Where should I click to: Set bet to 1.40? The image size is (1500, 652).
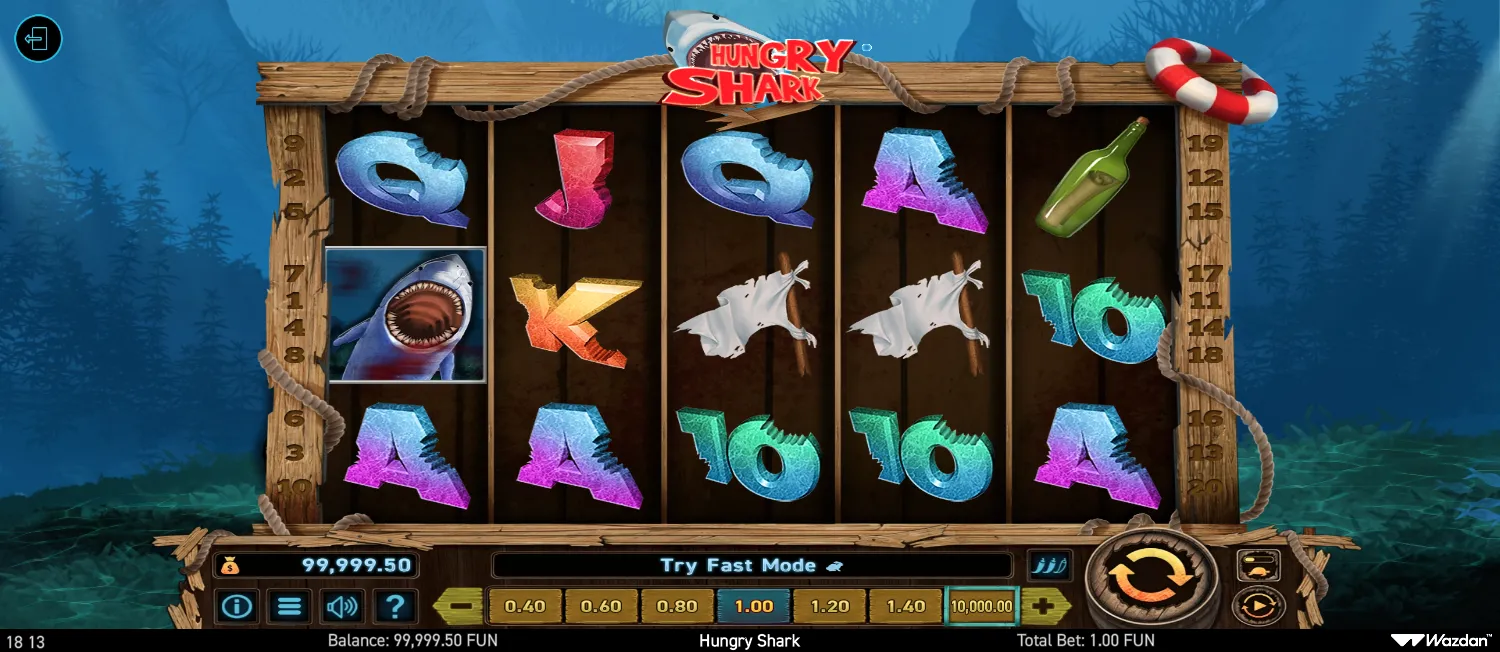pos(906,606)
